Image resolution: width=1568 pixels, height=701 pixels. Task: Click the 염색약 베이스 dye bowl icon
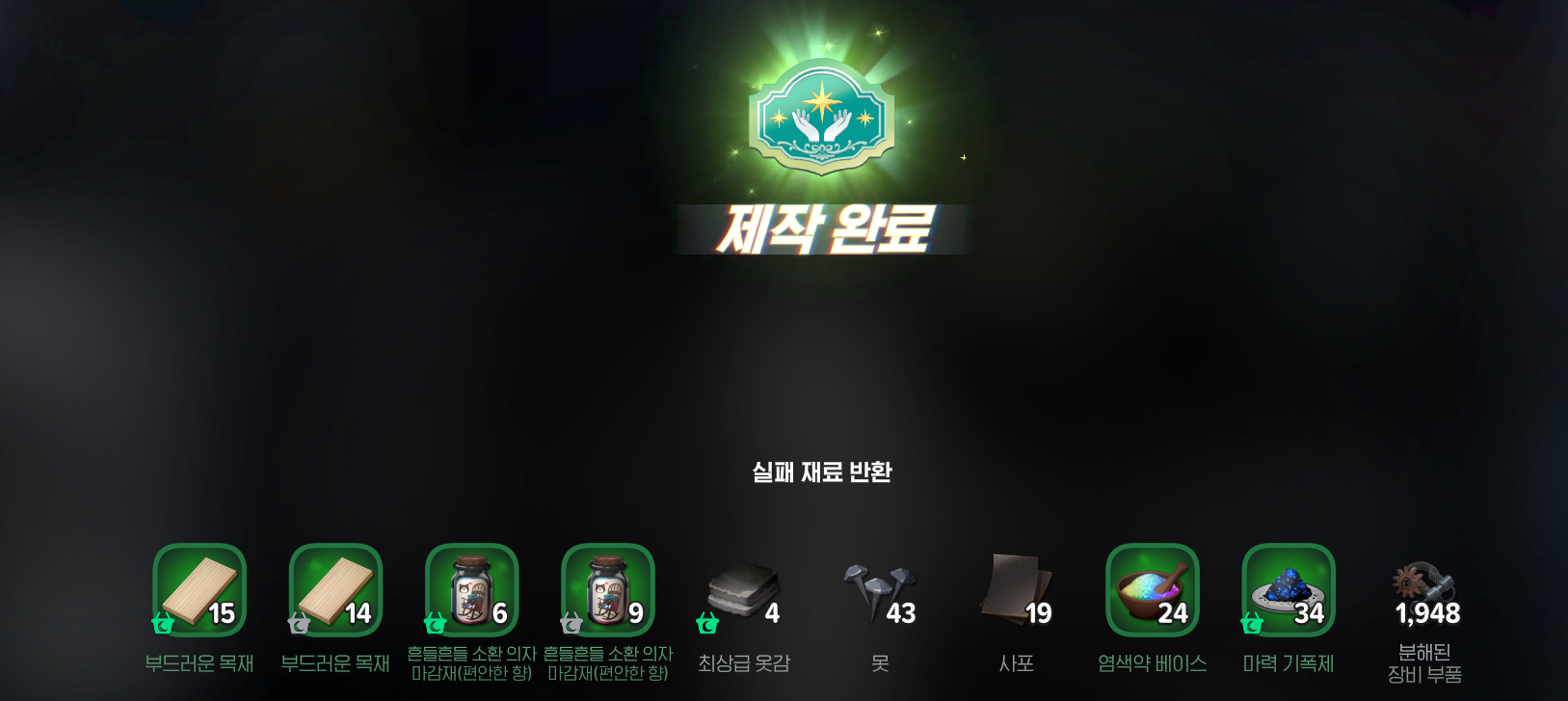1153,590
